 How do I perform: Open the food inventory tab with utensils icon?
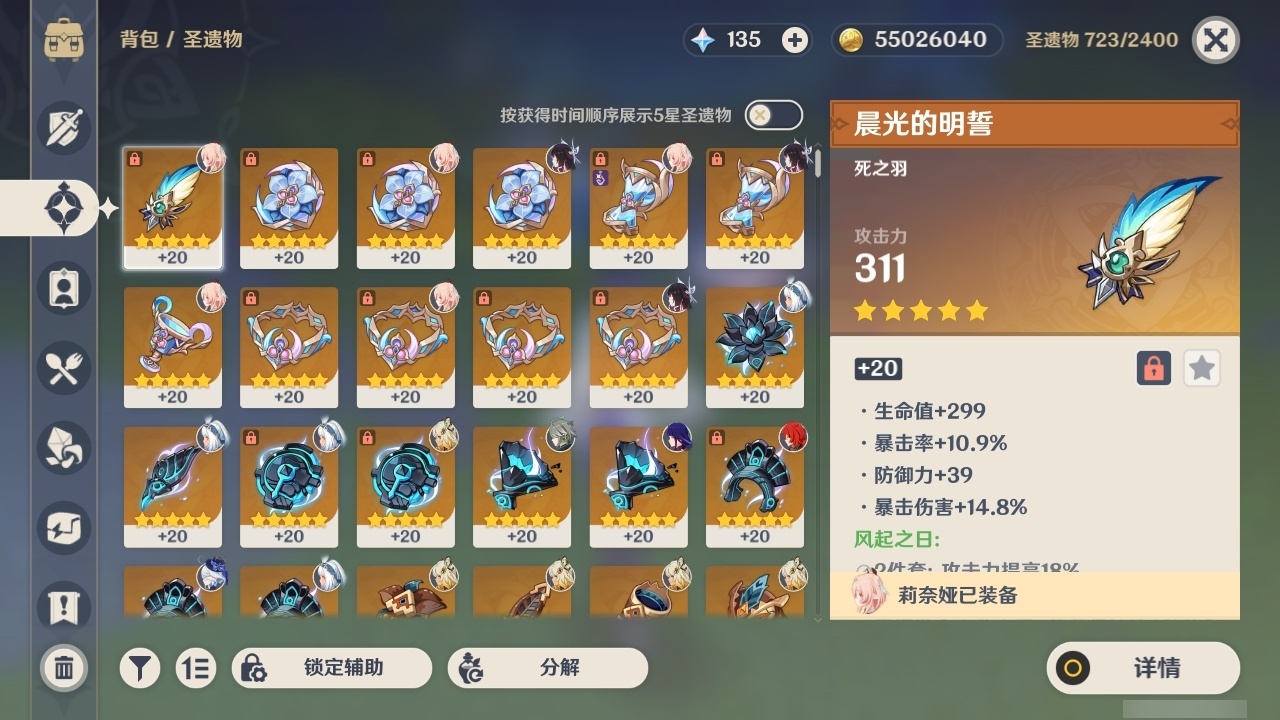[x=62, y=368]
